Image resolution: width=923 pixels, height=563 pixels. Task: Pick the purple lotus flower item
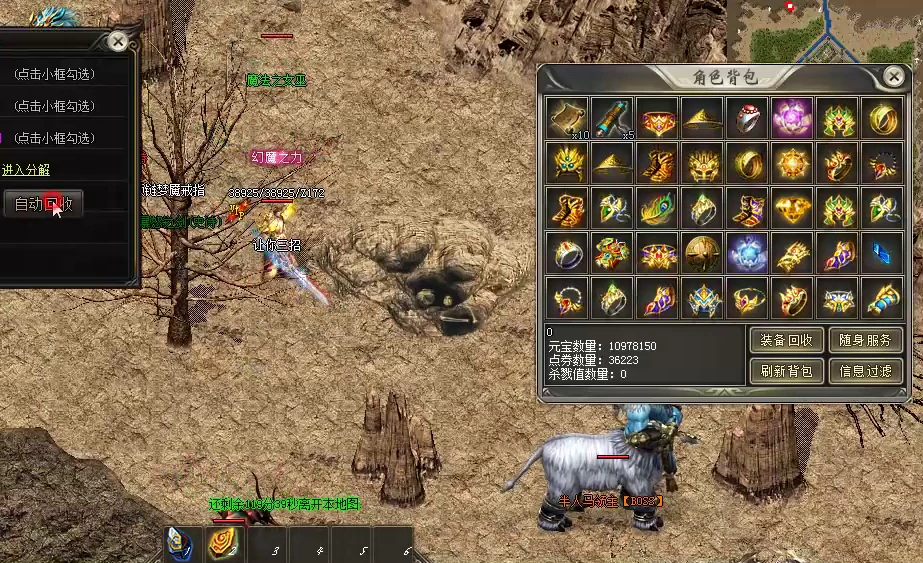click(792, 118)
